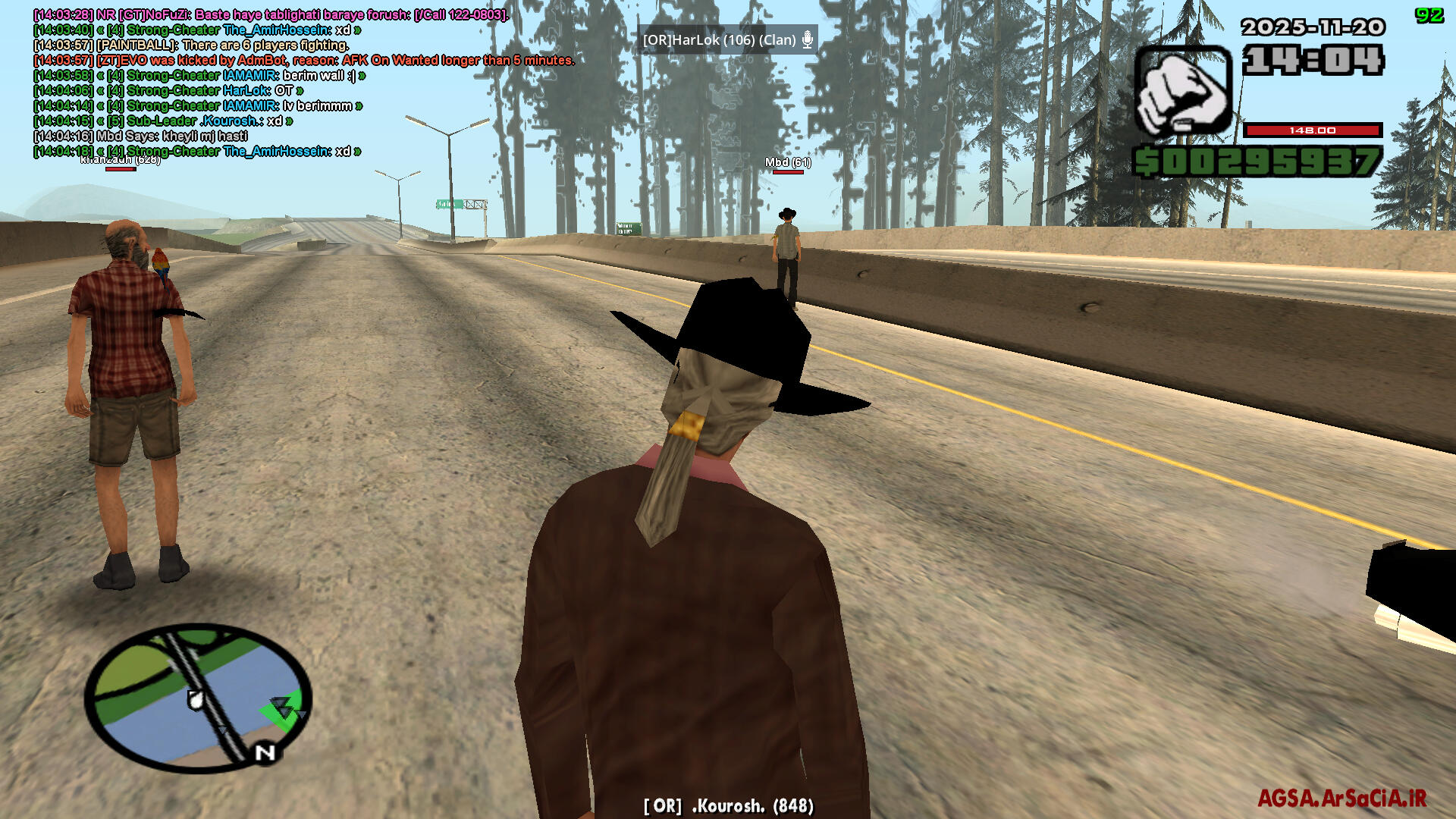Select the AdmBot kick message in chat

tap(303, 61)
